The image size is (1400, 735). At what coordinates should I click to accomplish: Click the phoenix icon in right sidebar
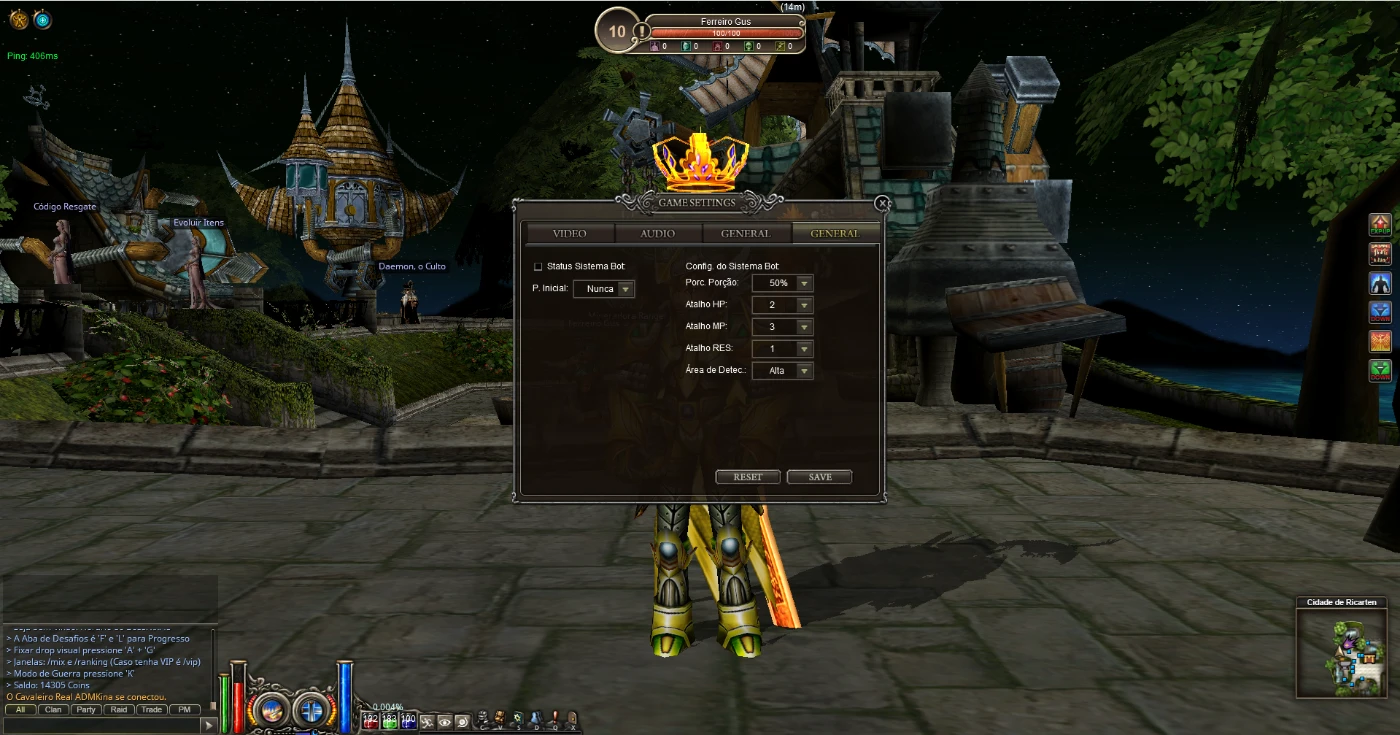(1379, 340)
